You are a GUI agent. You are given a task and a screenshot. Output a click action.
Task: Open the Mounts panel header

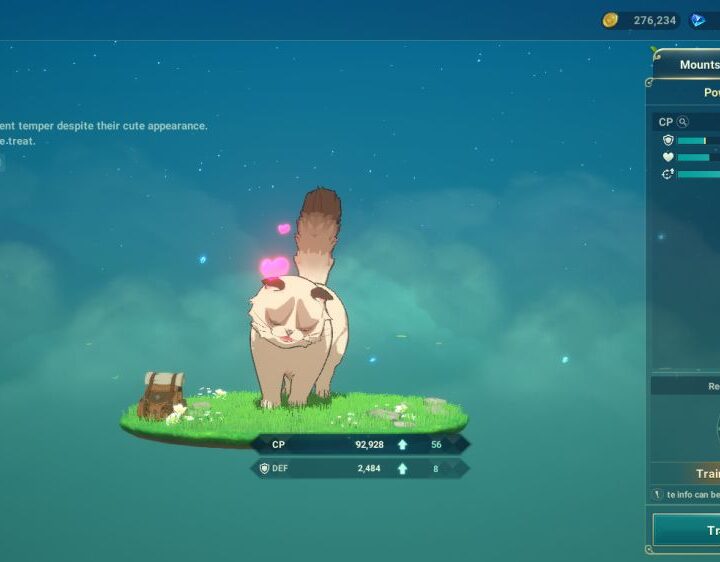click(698, 65)
